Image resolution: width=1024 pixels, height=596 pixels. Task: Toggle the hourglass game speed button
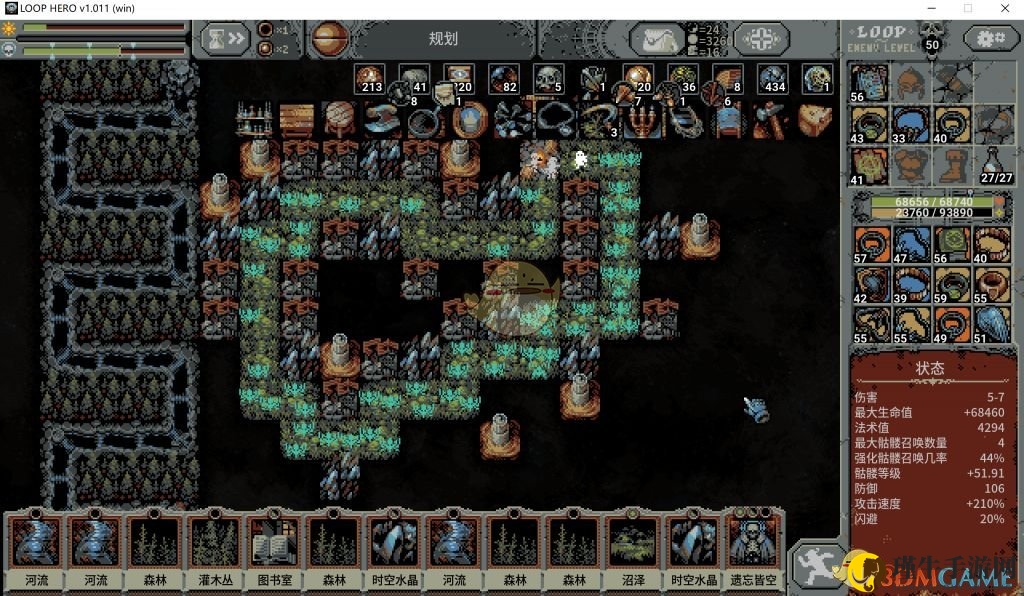pyautogui.click(x=224, y=39)
